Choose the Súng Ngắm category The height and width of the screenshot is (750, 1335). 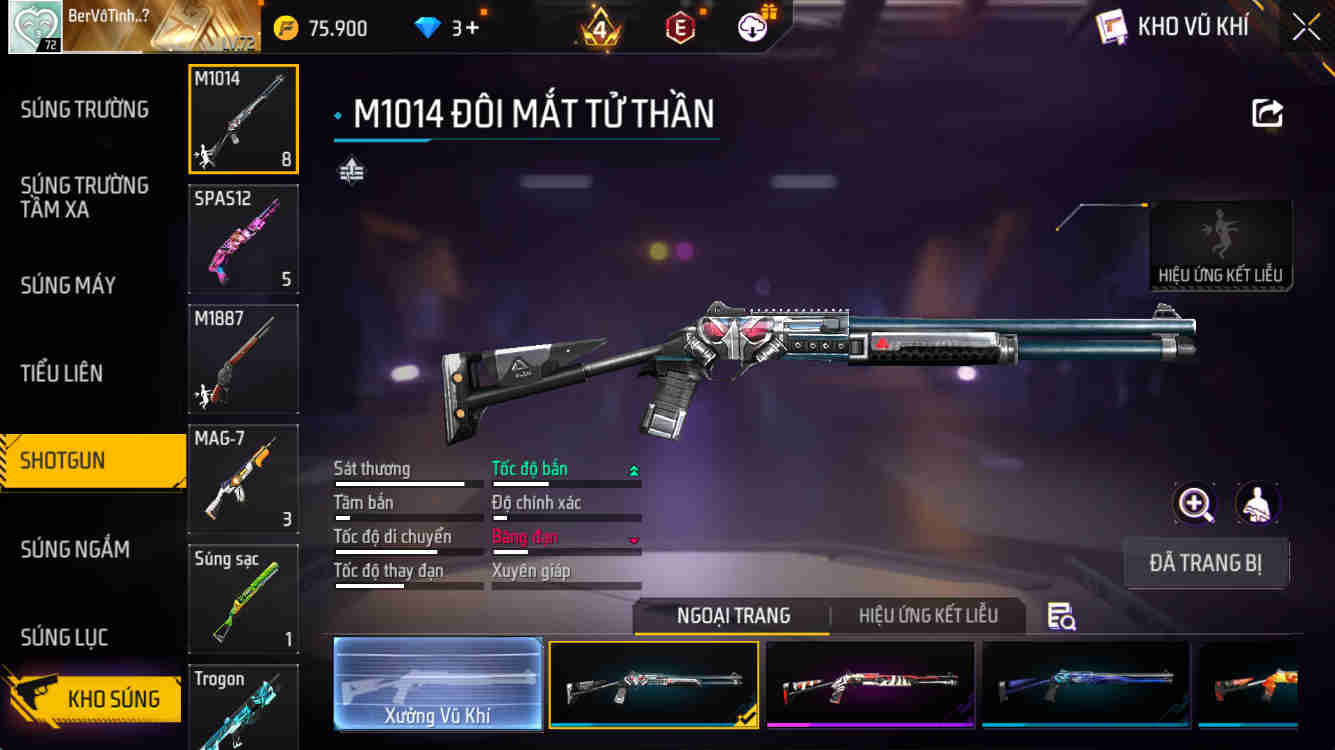75,549
